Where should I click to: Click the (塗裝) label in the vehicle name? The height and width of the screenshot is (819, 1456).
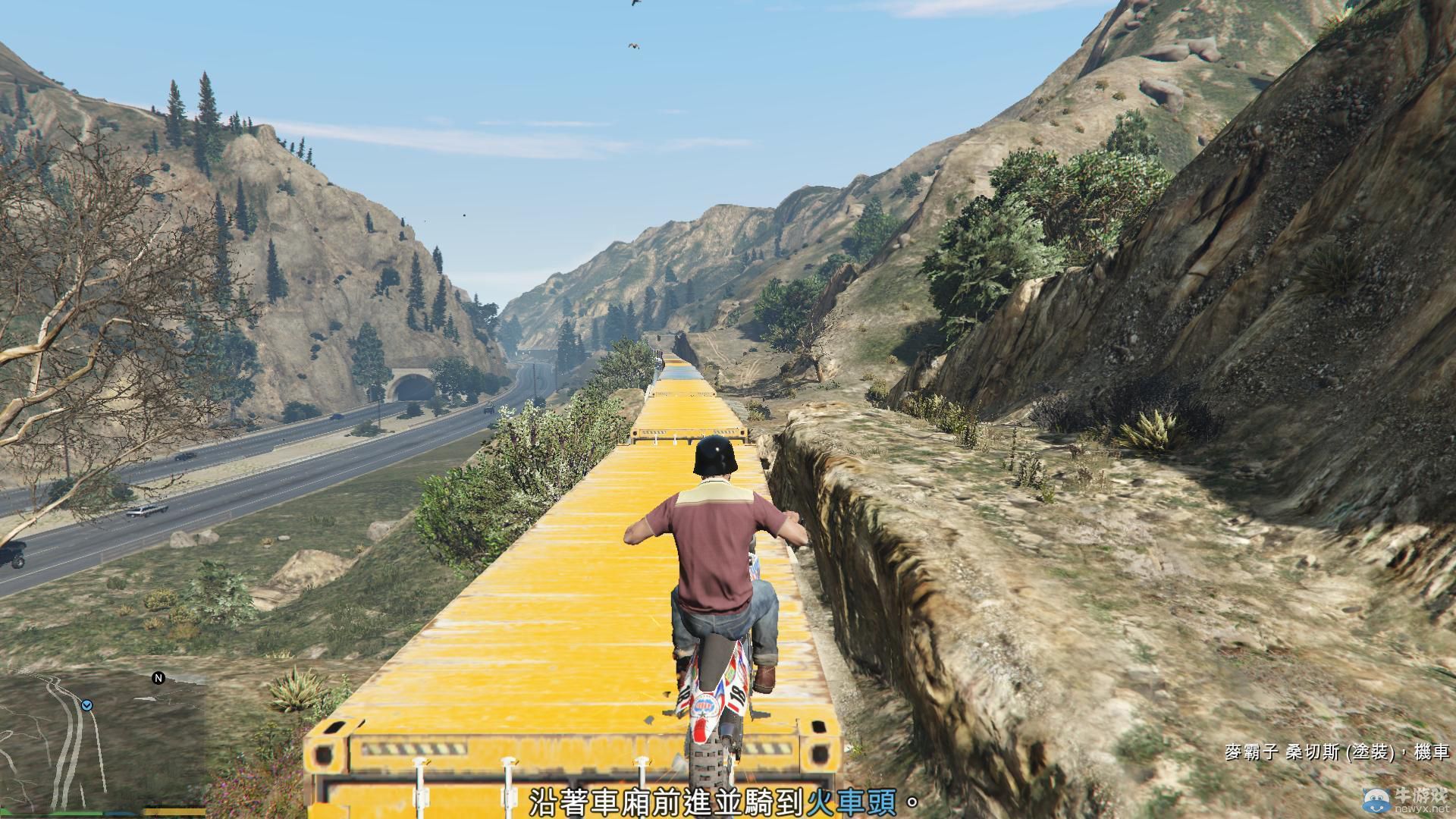(1372, 752)
